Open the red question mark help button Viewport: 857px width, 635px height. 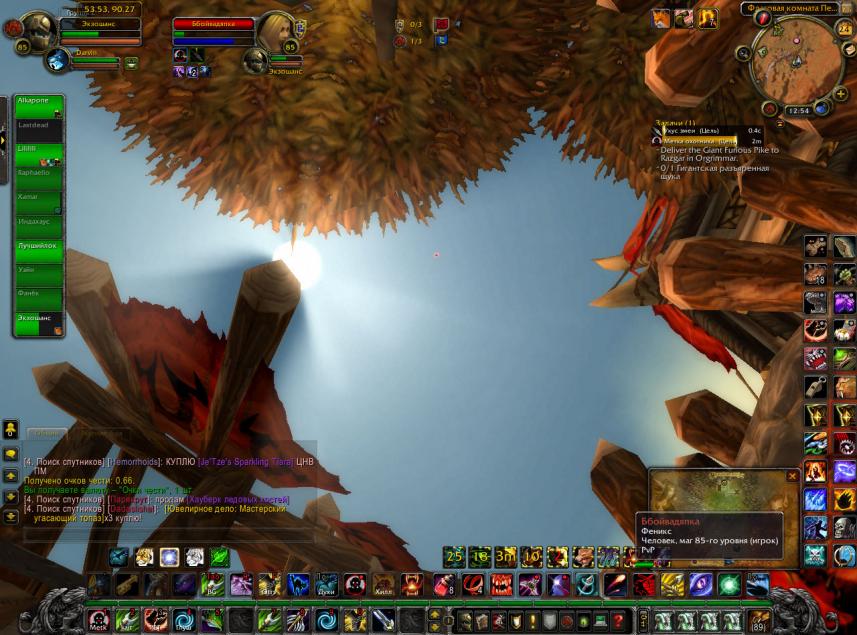(x=619, y=621)
